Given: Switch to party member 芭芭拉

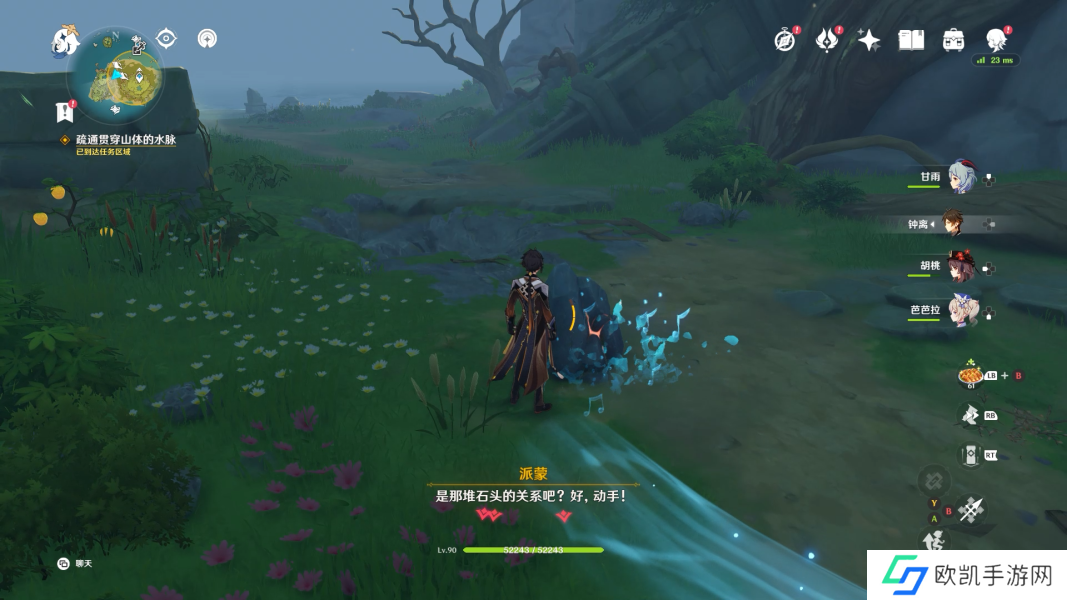Looking at the screenshot, I should coord(960,310).
